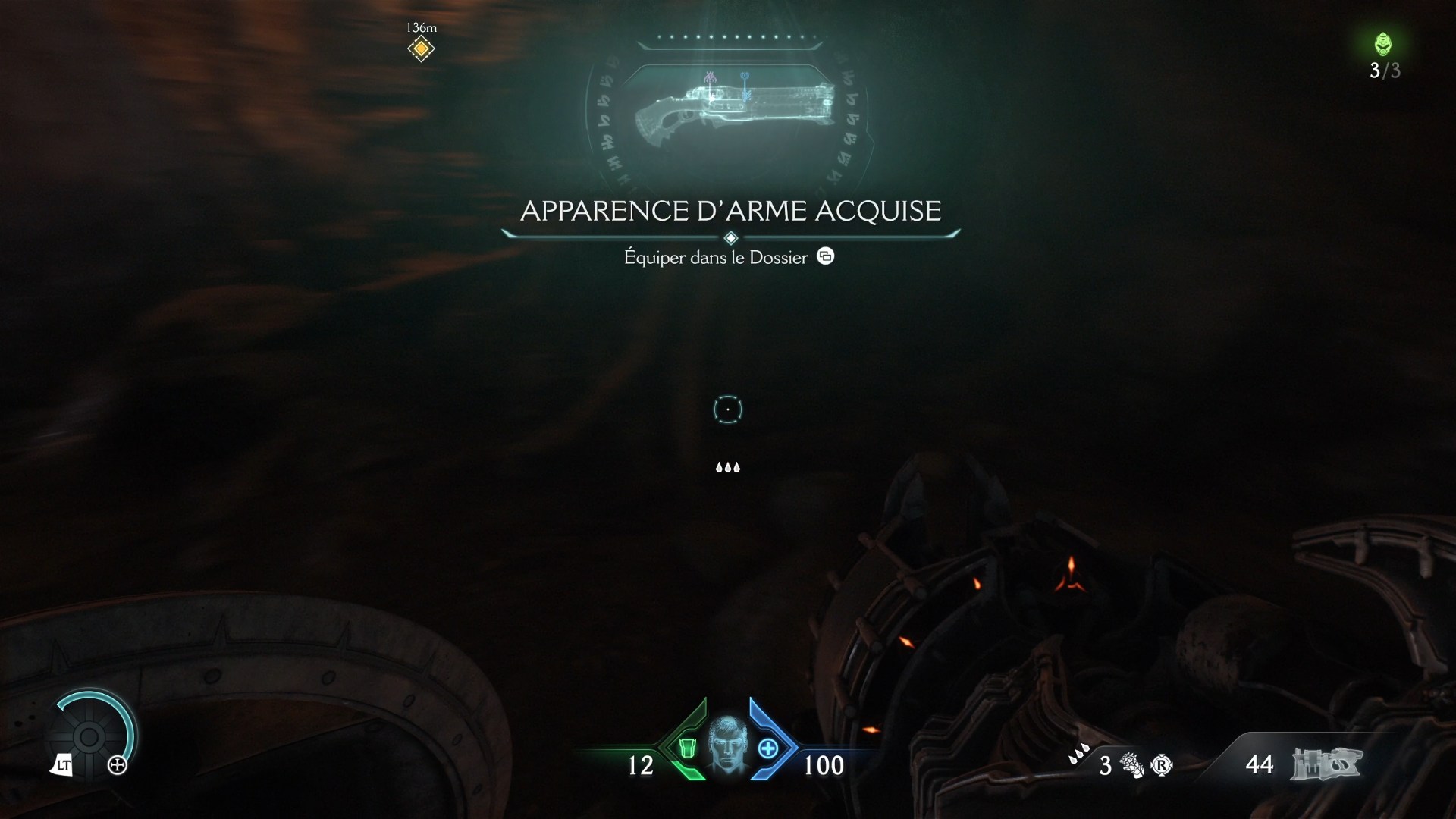The height and width of the screenshot is (819, 1456).
Task: Click the central aiming reticle
Action: 728,409
